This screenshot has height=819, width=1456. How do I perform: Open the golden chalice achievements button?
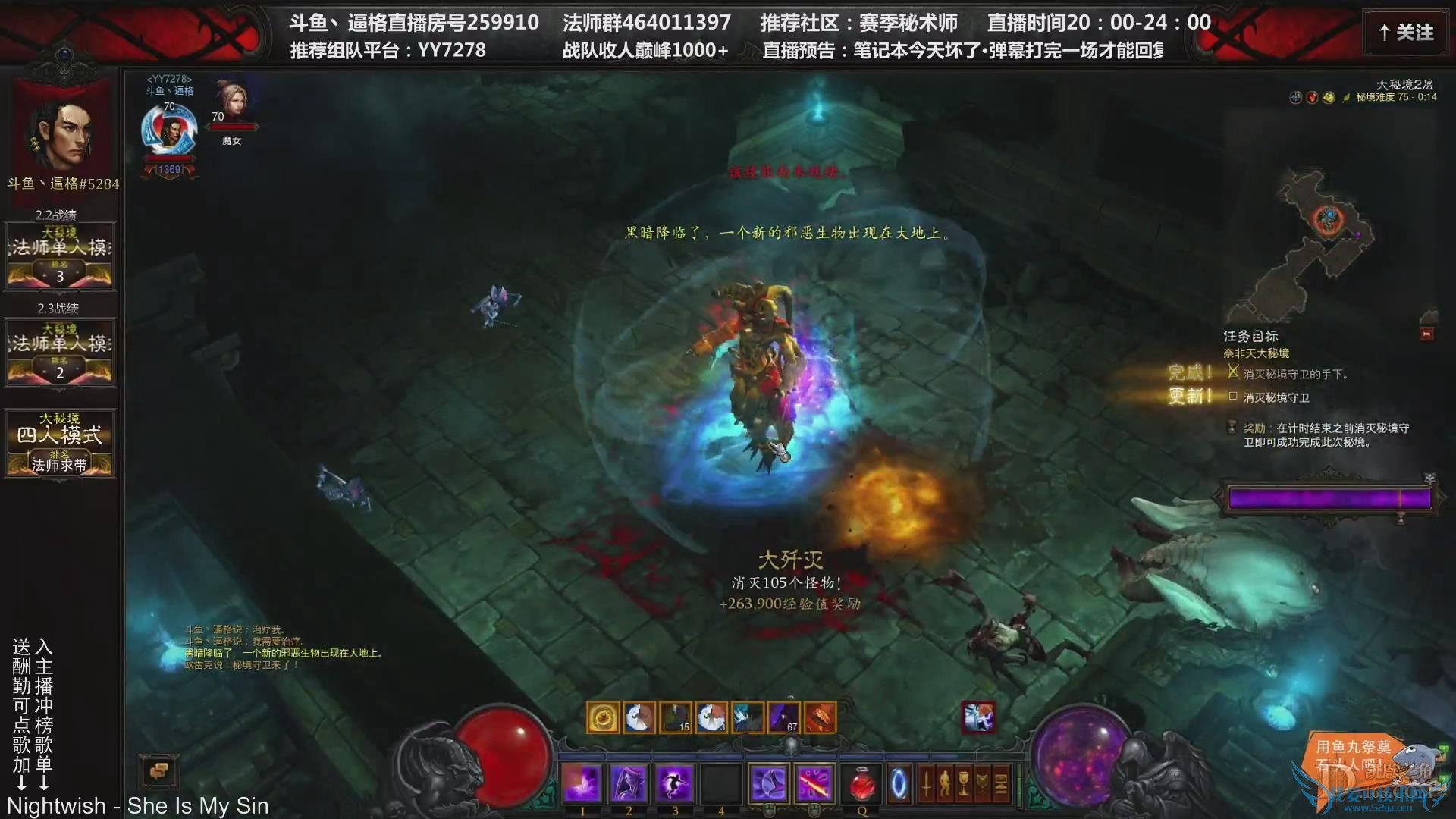click(x=964, y=784)
